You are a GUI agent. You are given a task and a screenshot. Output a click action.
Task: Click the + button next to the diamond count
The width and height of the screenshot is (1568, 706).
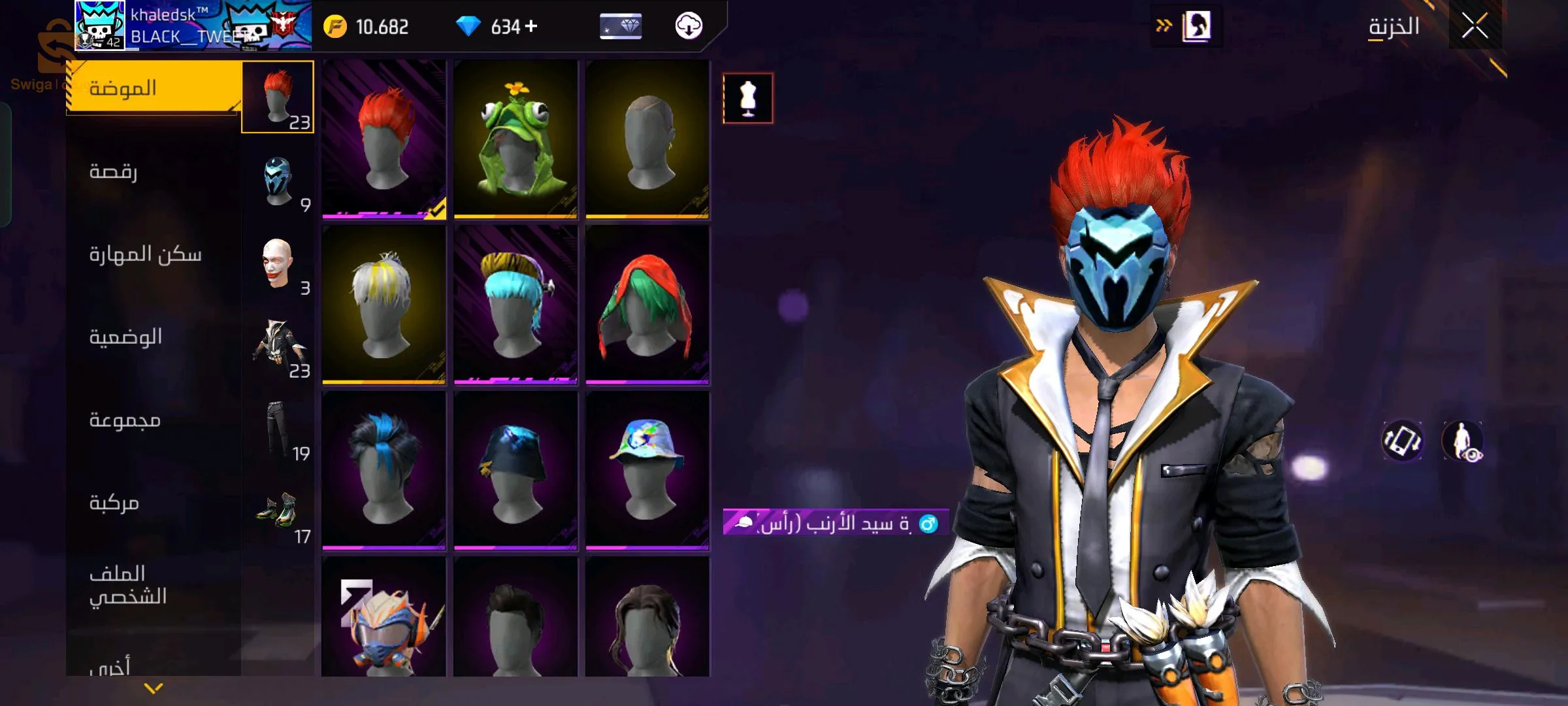point(531,26)
